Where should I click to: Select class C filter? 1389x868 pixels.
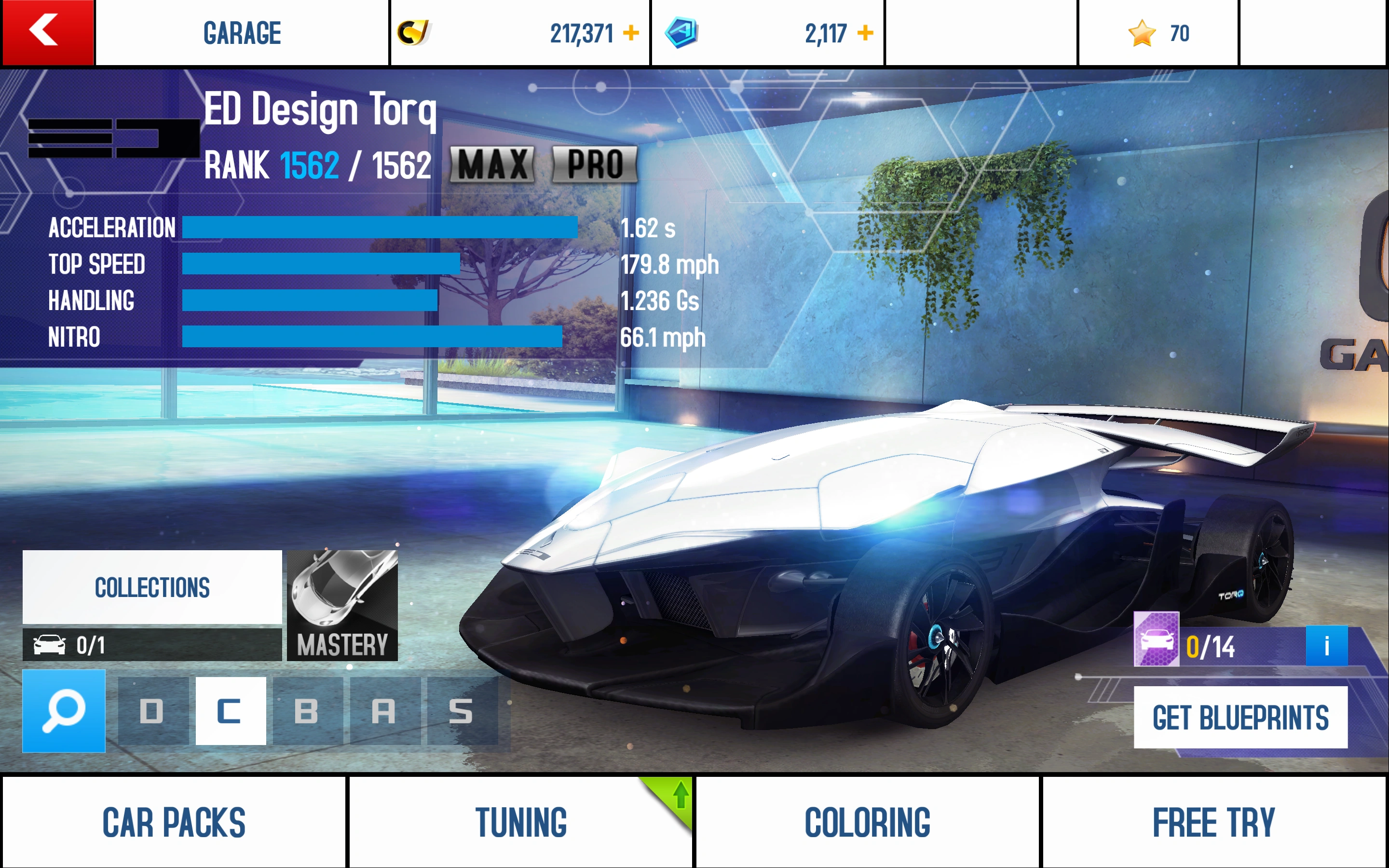click(x=230, y=712)
